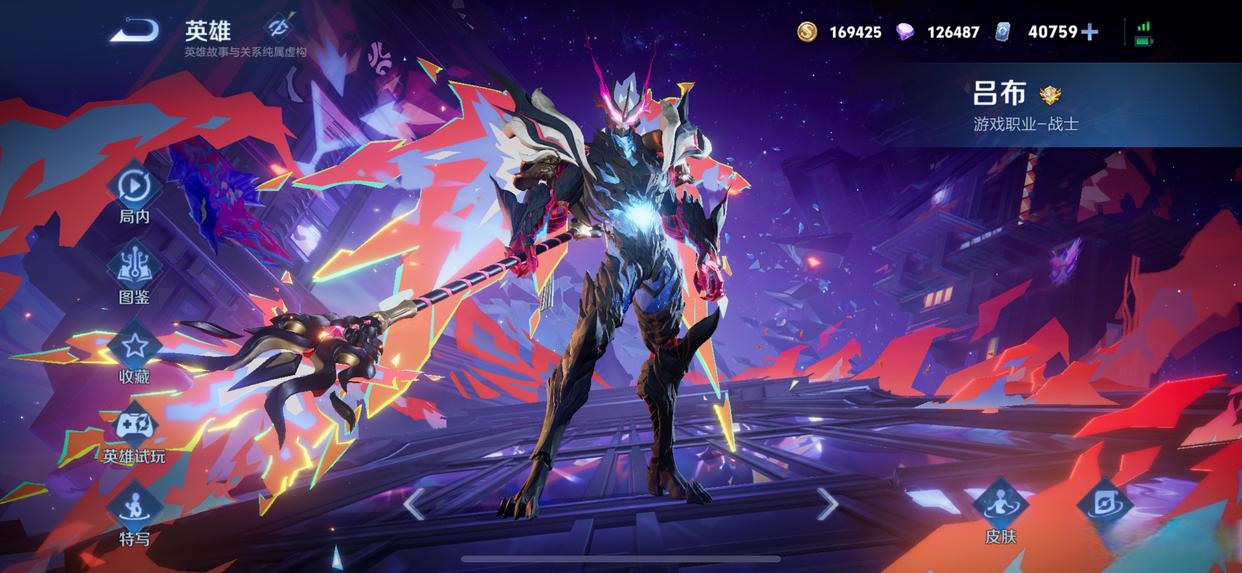Tap the purple diamond currency icon
The height and width of the screenshot is (573, 1242).
pyautogui.click(x=905, y=32)
